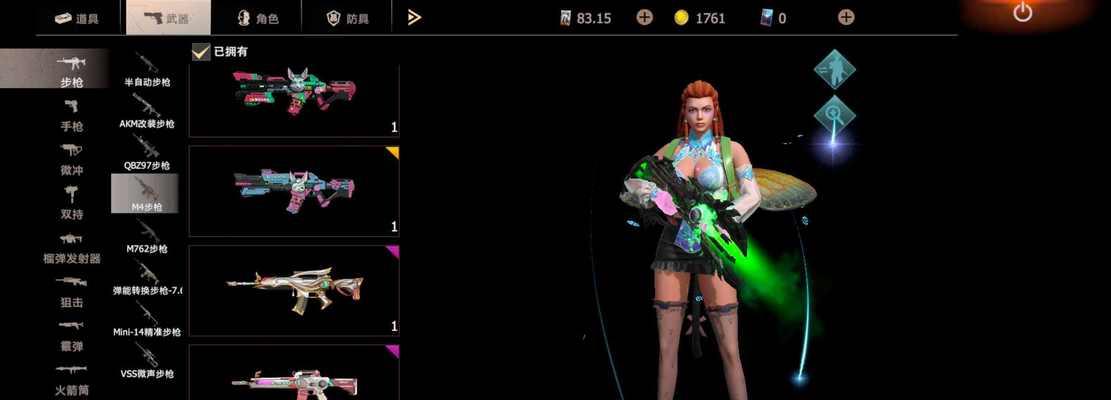Click the plus button after the card currency
This screenshot has height=400, width=1111.
[x=846, y=17]
